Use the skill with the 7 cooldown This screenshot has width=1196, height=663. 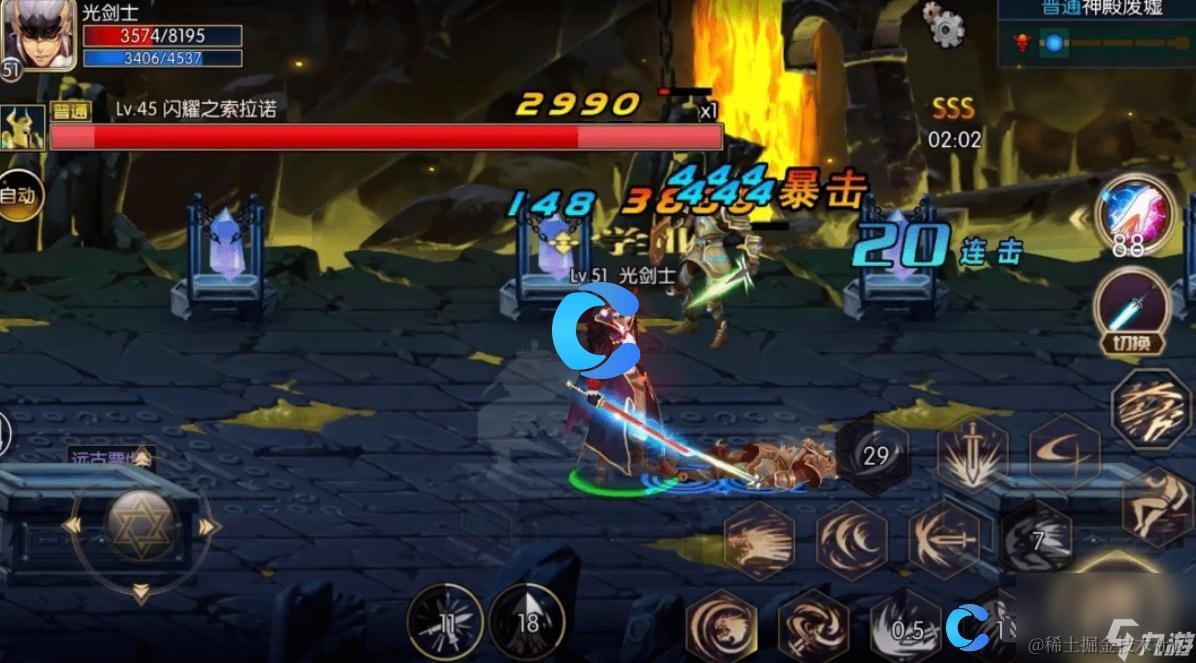click(1036, 540)
